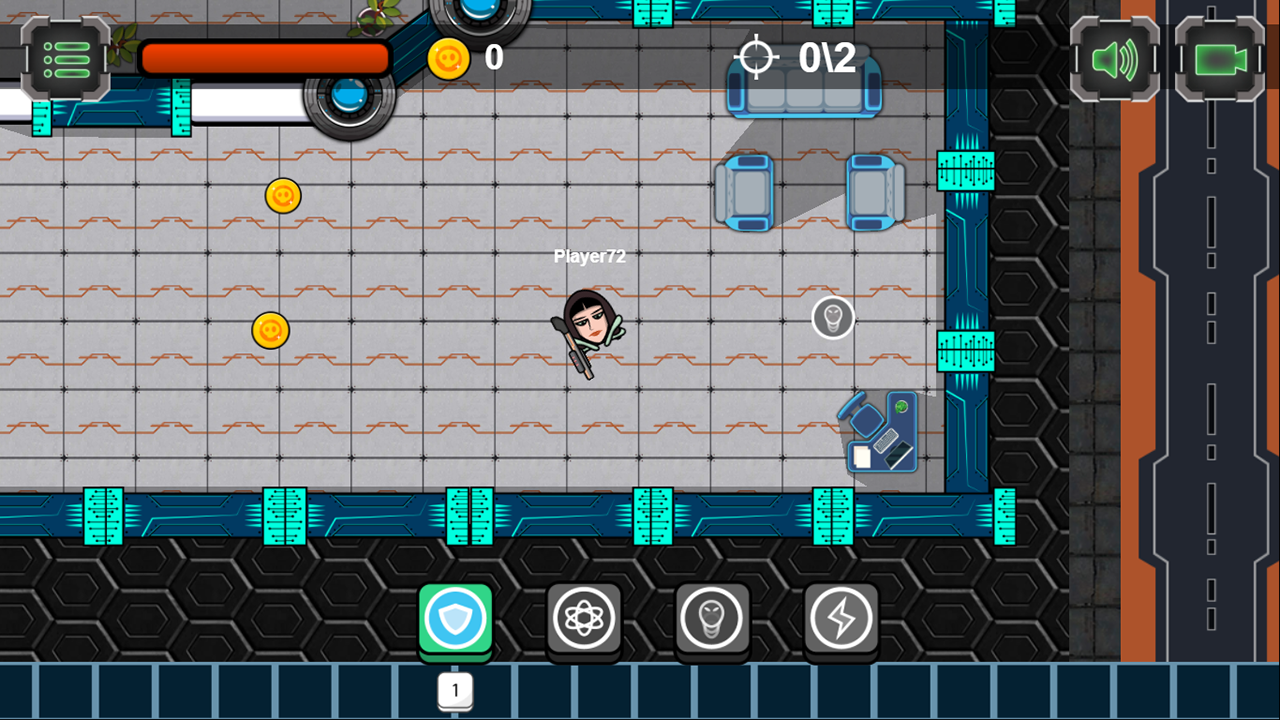Click the smiley coin counter icon

pyautogui.click(x=449, y=57)
